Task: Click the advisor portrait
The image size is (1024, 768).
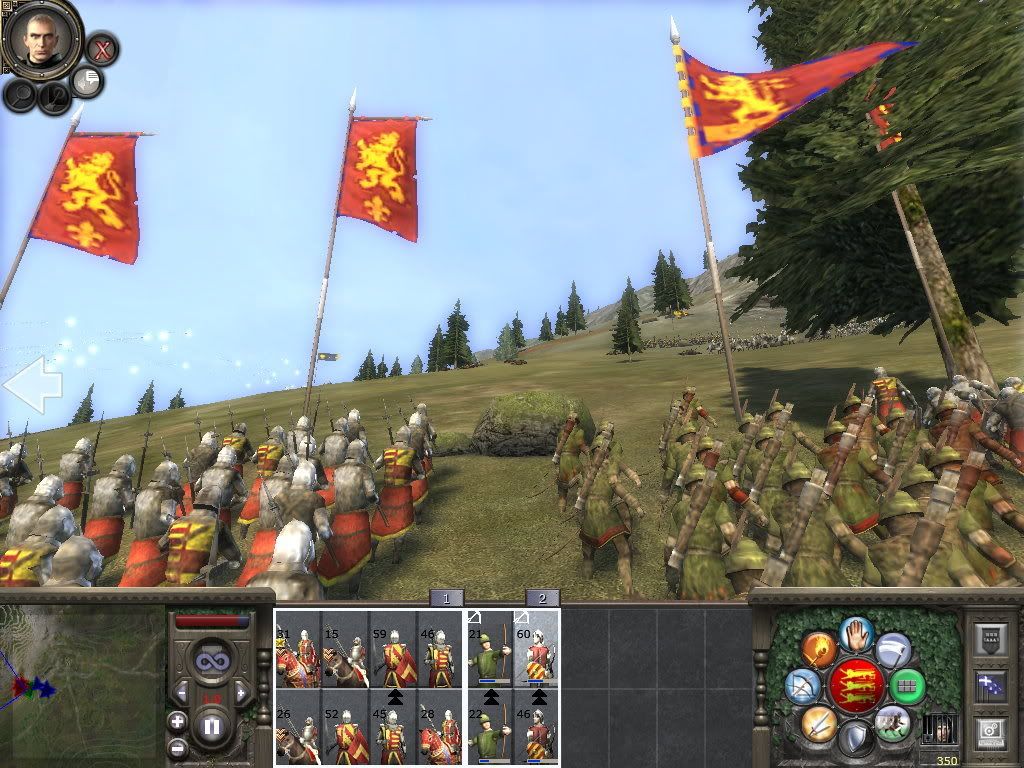Action: [41, 38]
